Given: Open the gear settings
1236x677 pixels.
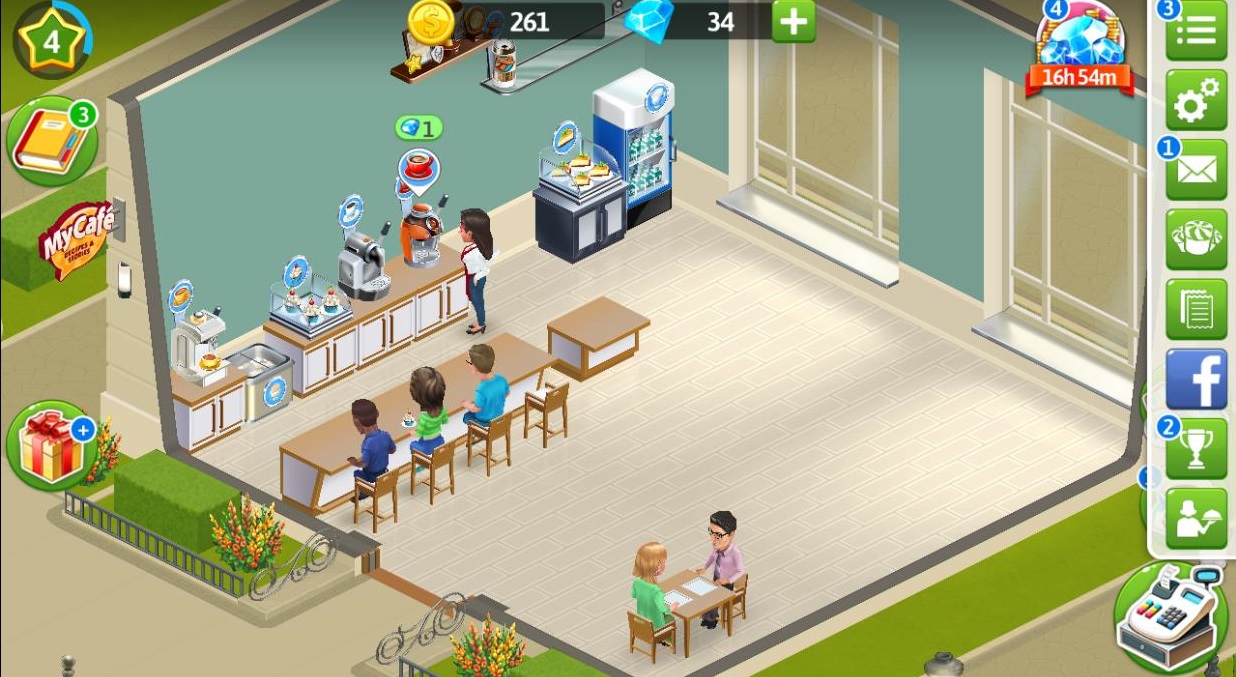Looking at the screenshot, I should 1197,100.
